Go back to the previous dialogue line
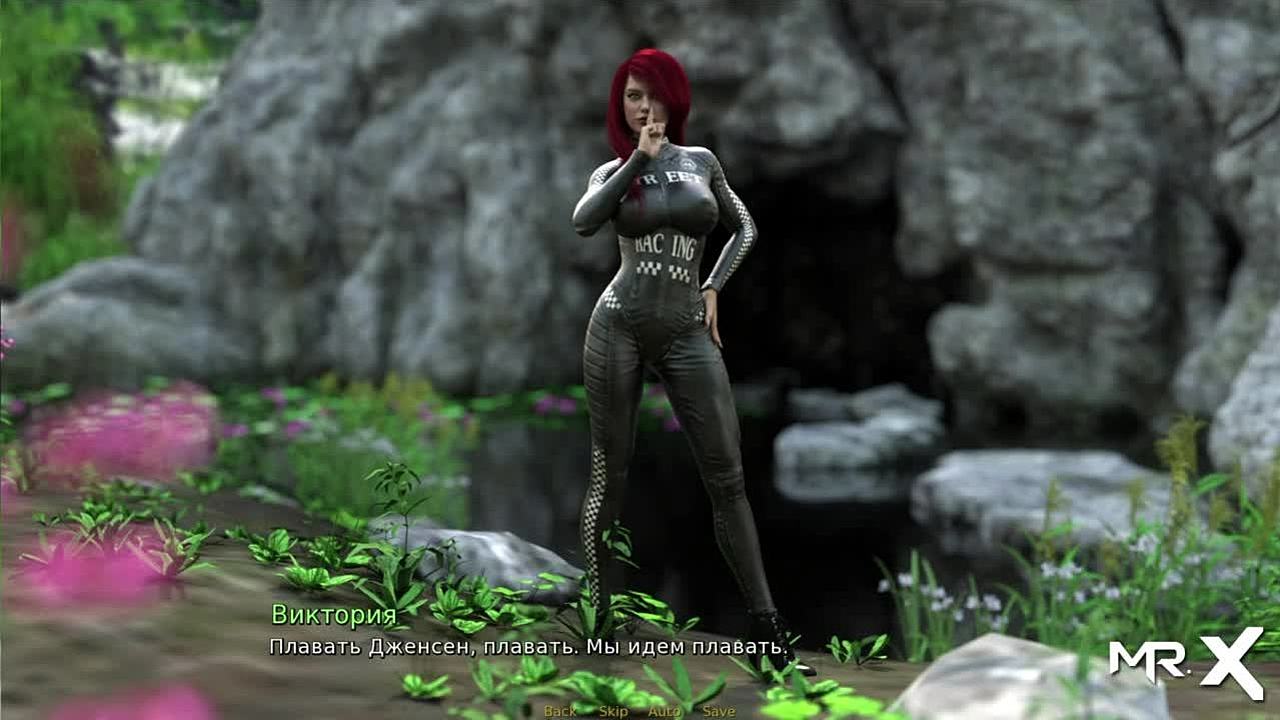The width and height of the screenshot is (1280, 720). click(560, 711)
